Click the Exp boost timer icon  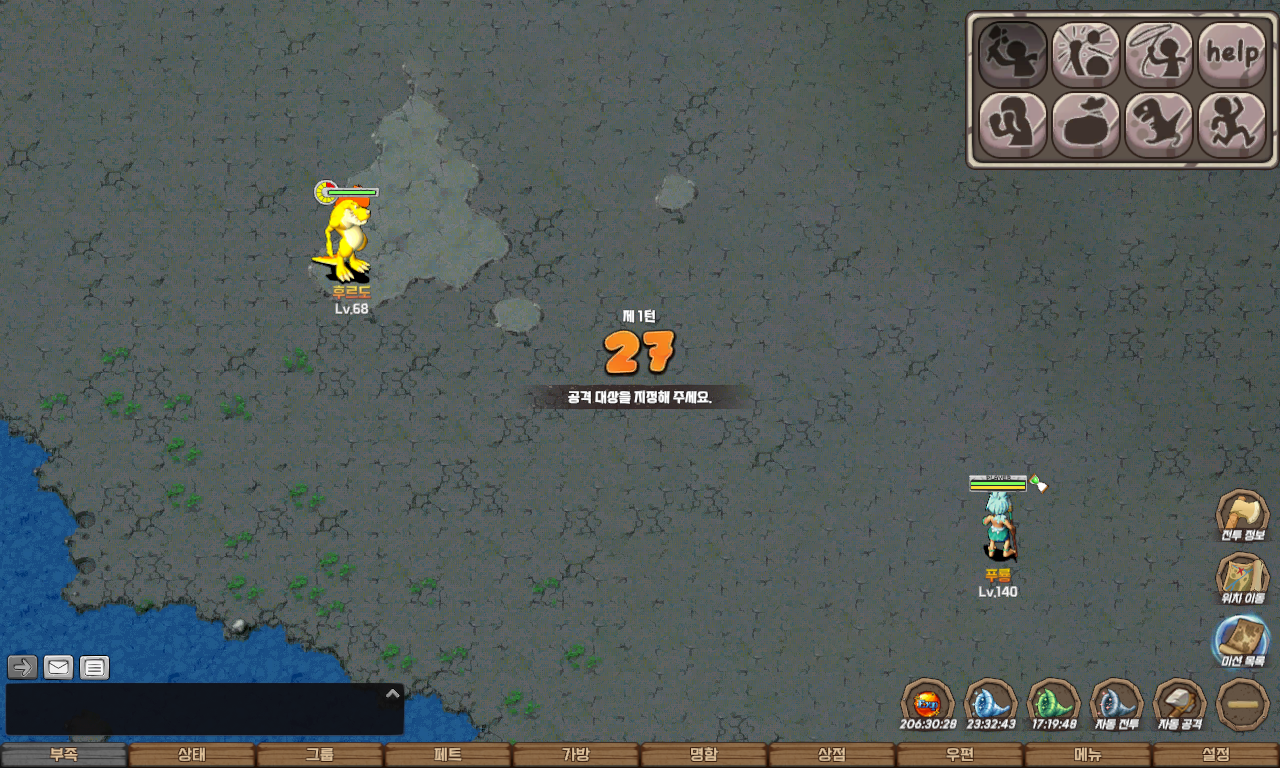928,704
